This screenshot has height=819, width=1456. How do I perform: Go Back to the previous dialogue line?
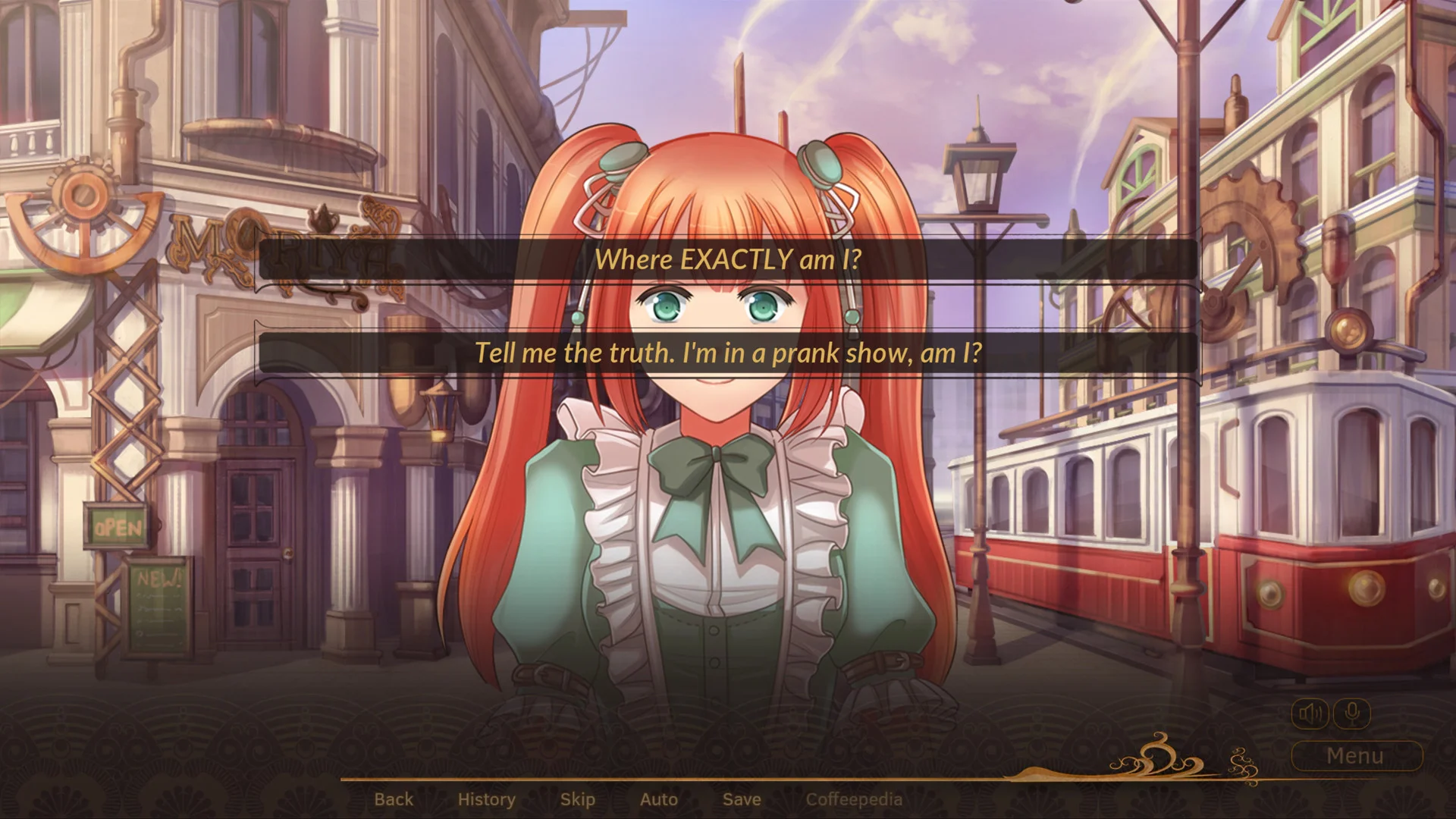(x=394, y=799)
